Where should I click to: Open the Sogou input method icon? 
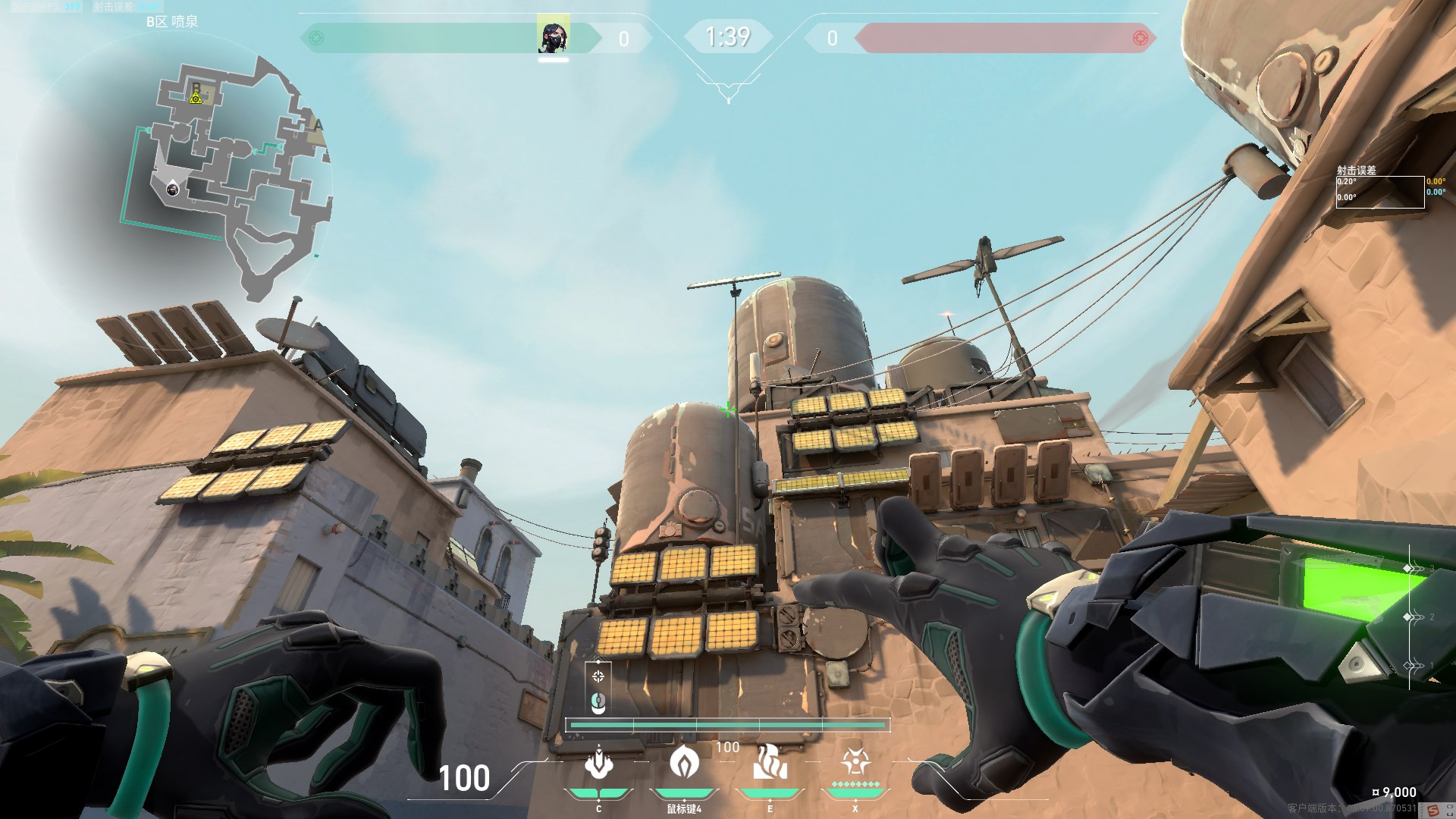(1432, 811)
